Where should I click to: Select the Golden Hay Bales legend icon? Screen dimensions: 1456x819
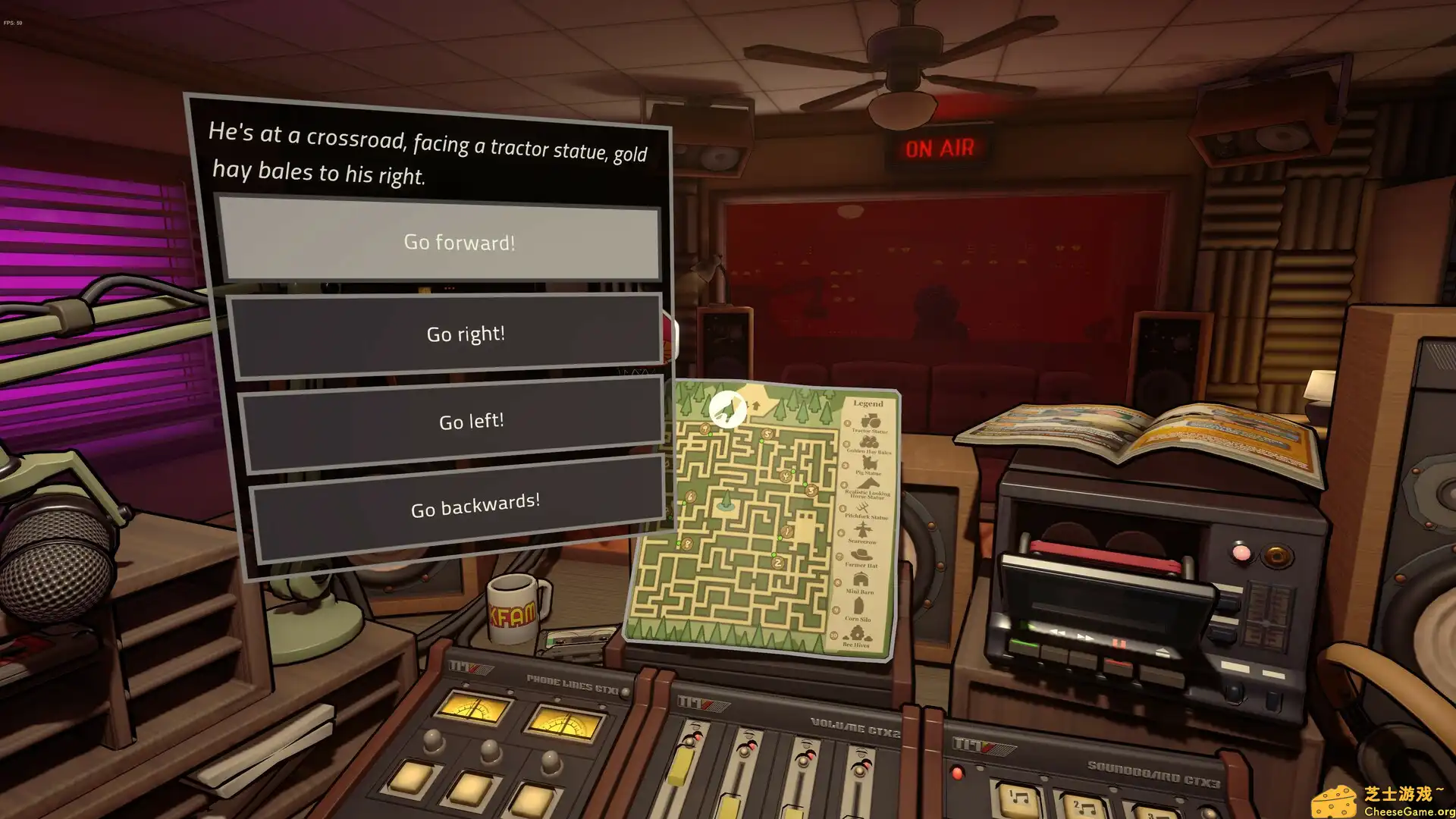click(x=868, y=442)
